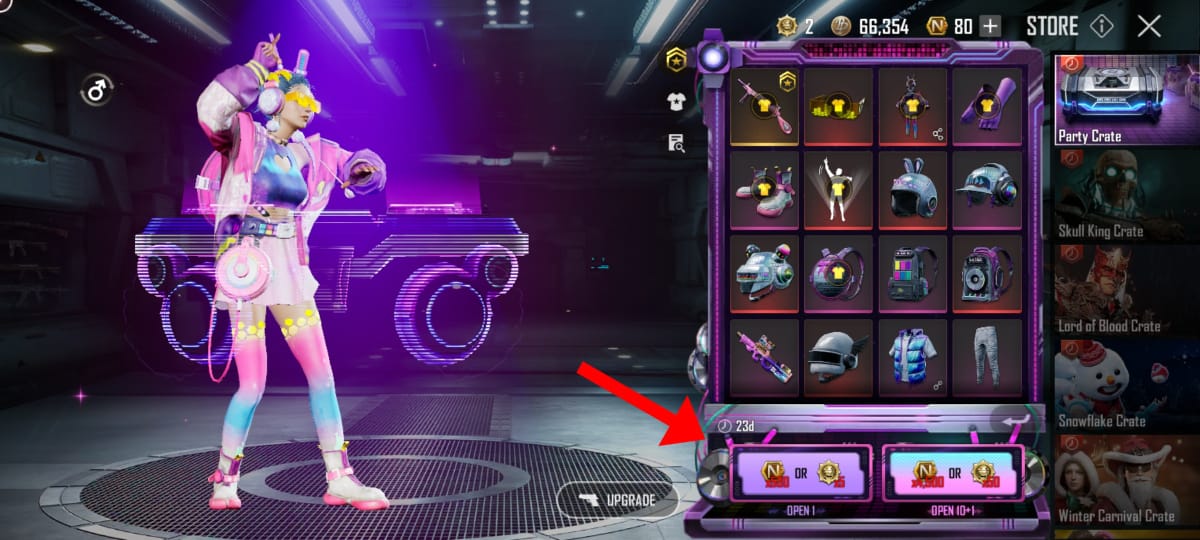
Task: Open the store info icon
Action: (x=1101, y=26)
